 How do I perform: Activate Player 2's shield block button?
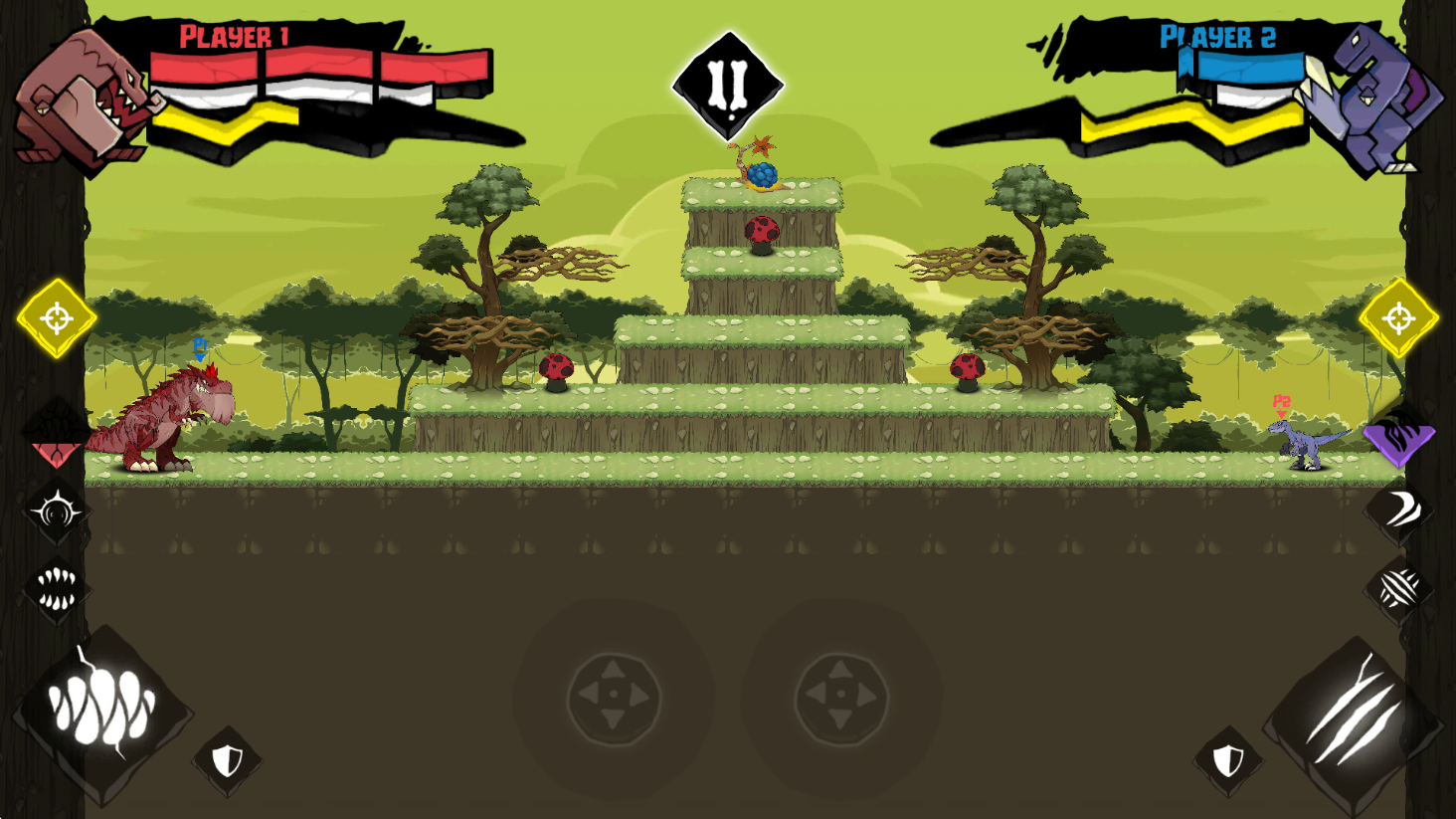1228,761
